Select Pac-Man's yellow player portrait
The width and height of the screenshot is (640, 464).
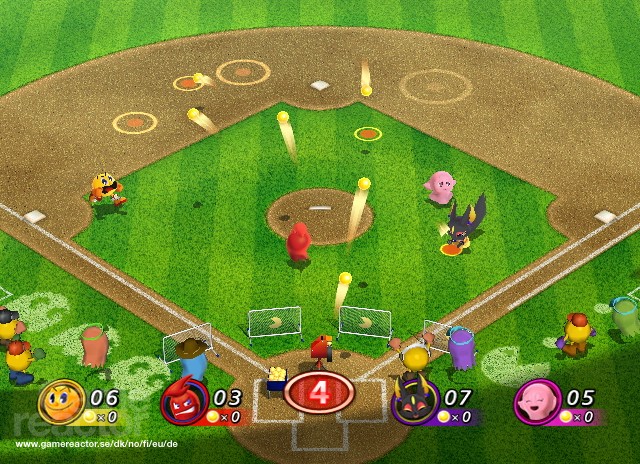61,402
